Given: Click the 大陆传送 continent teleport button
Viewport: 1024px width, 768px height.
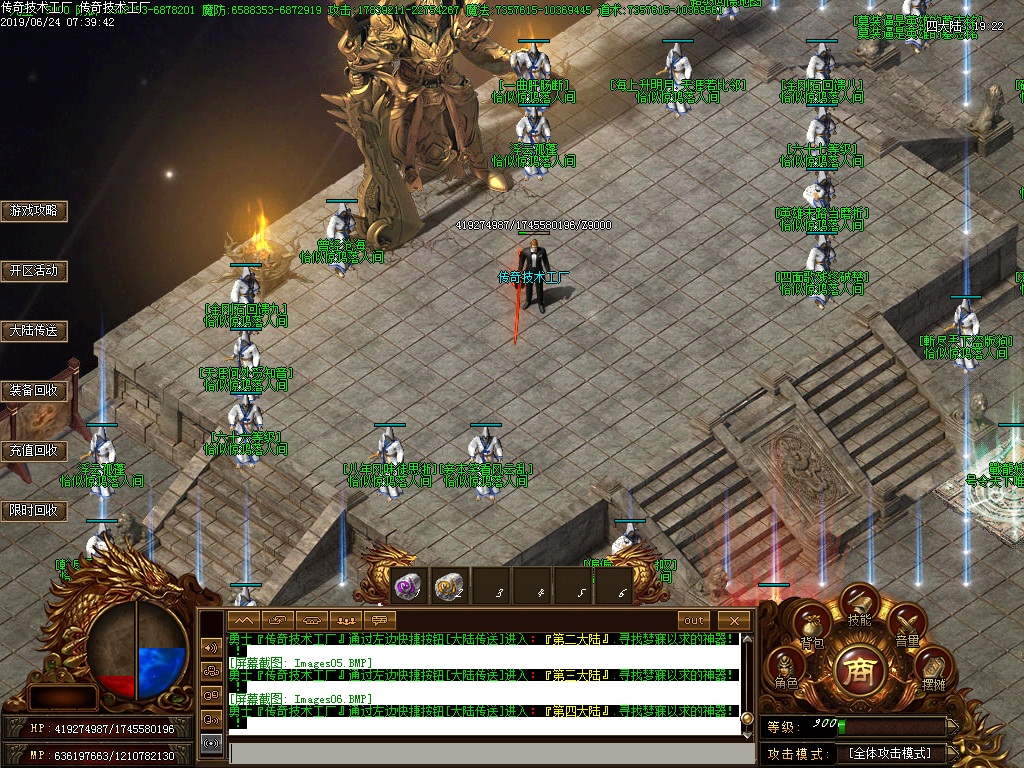Looking at the screenshot, I should click(34, 331).
